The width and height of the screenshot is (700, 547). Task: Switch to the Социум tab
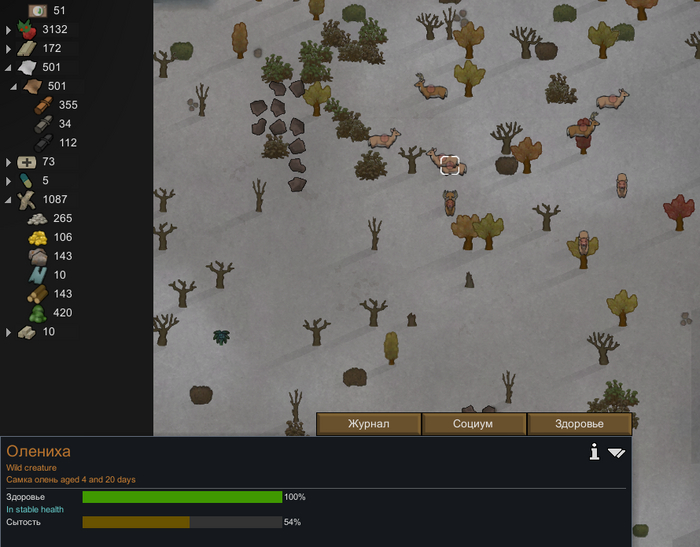coord(474,424)
